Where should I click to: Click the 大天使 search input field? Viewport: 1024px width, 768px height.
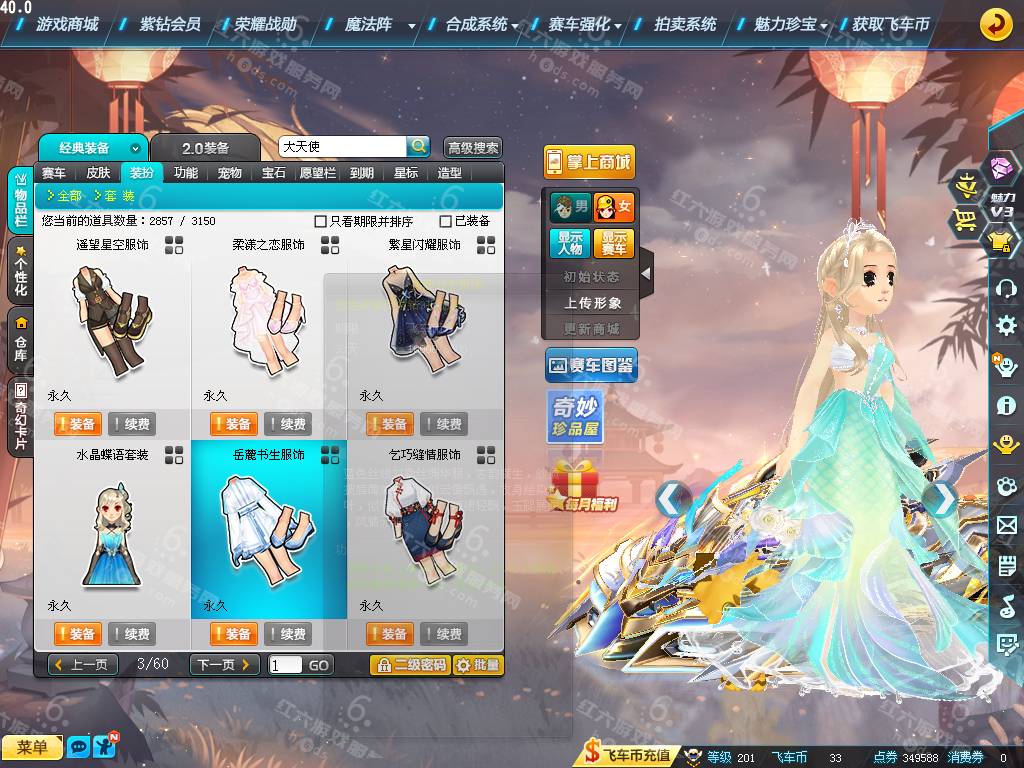tap(342, 147)
